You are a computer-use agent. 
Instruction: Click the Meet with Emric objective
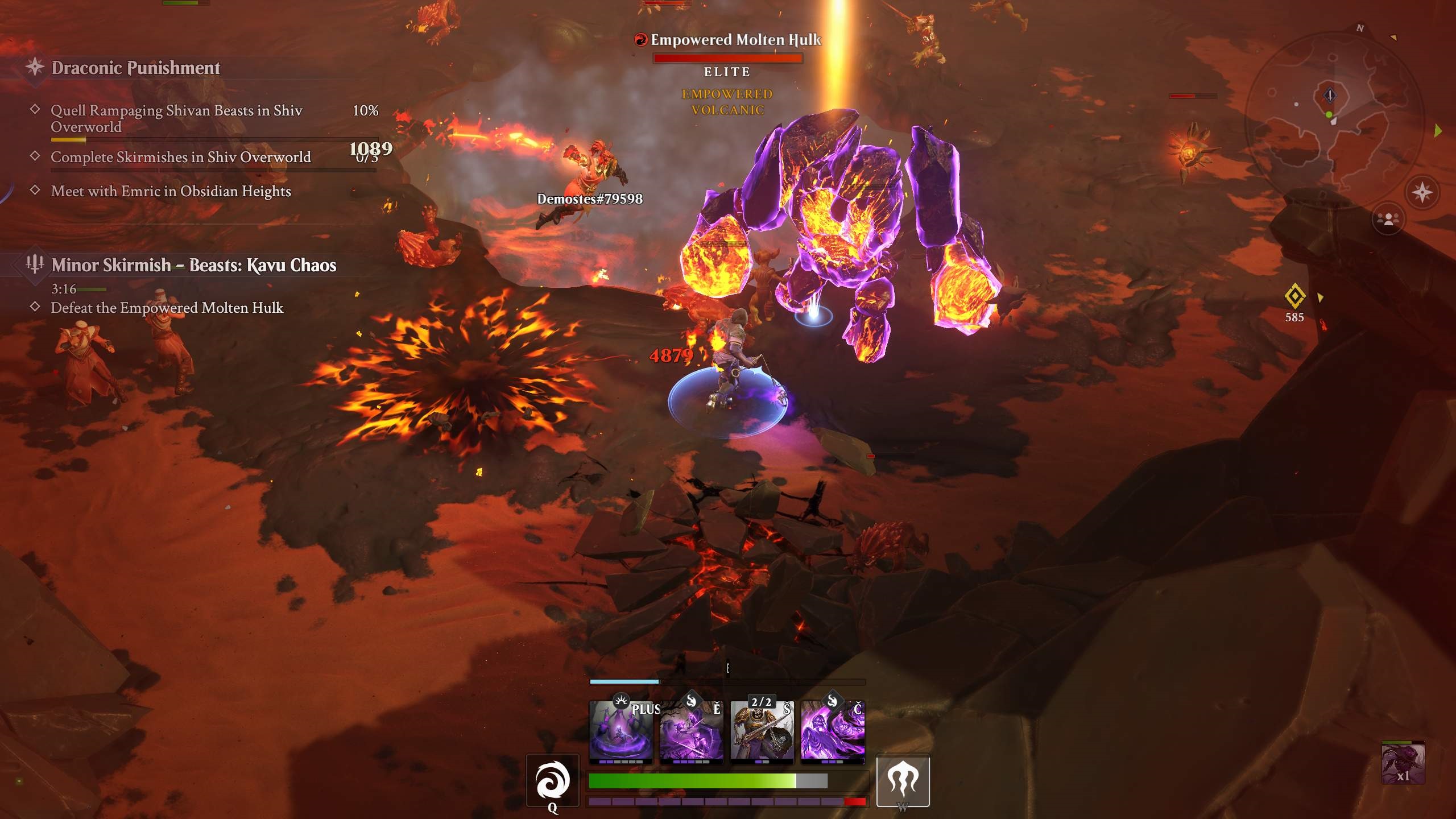point(171,191)
